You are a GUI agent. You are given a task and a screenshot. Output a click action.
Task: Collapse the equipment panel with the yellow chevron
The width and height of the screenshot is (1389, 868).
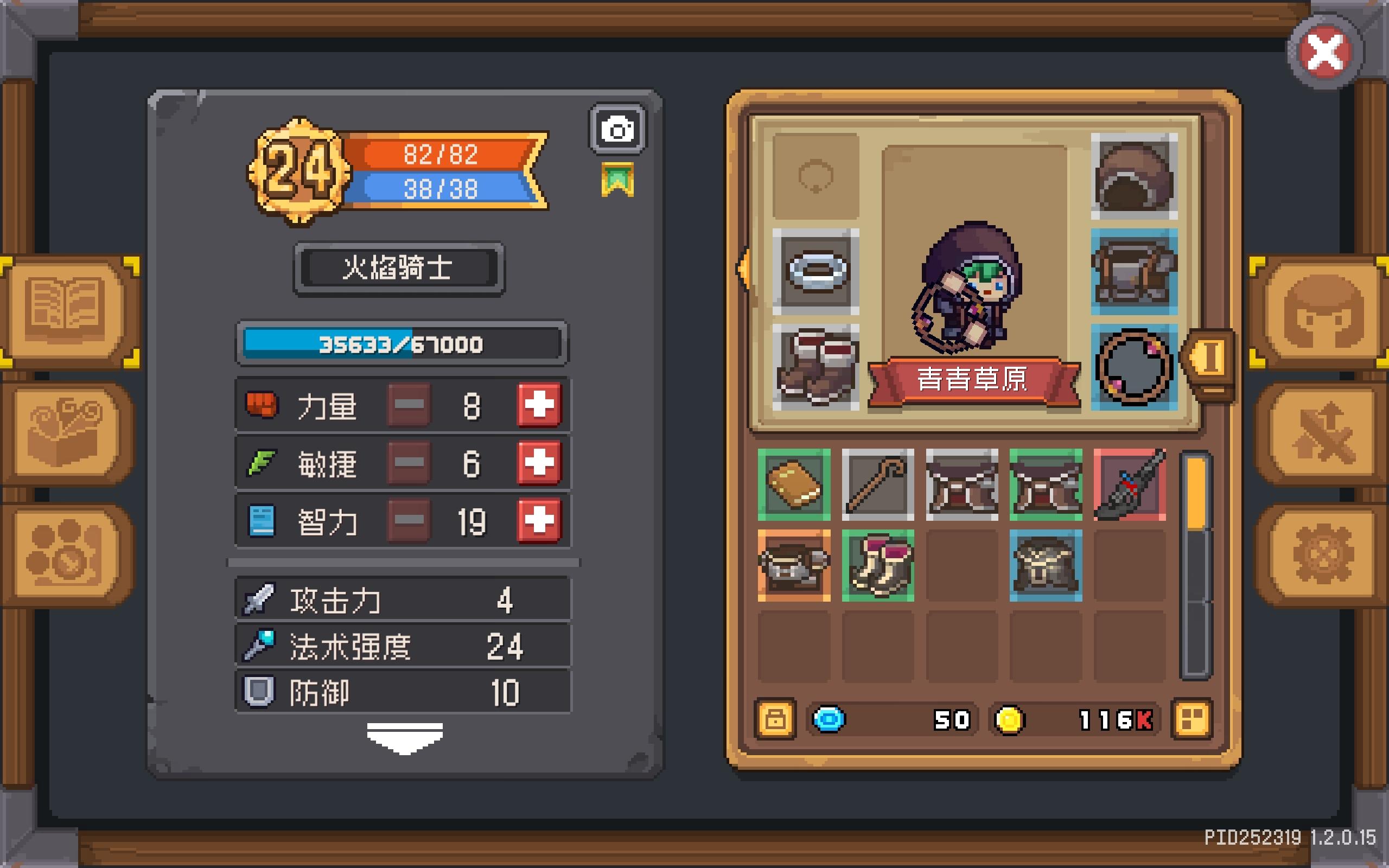[745, 267]
